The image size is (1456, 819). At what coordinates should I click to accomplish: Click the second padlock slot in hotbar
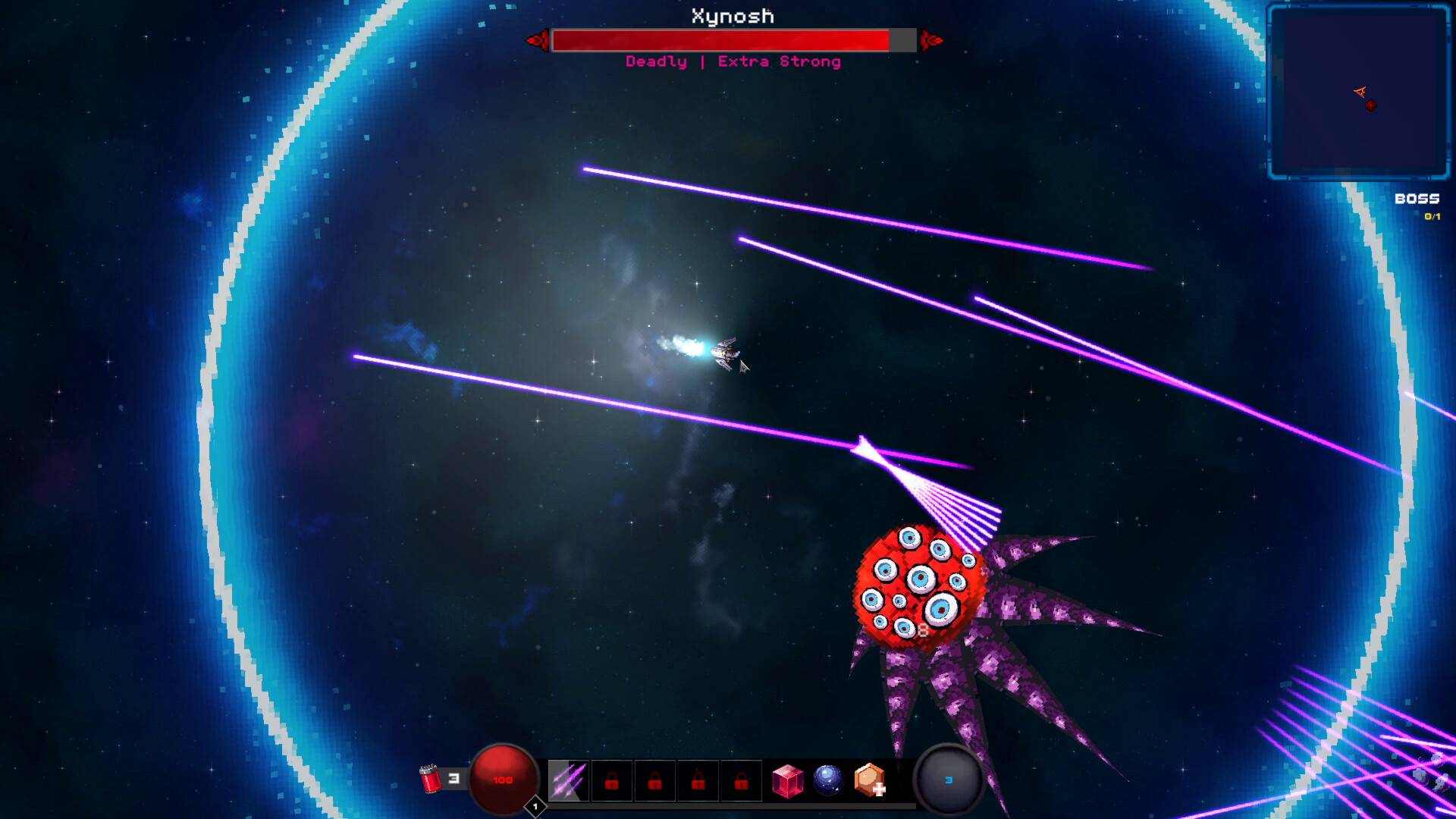point(654,780)
